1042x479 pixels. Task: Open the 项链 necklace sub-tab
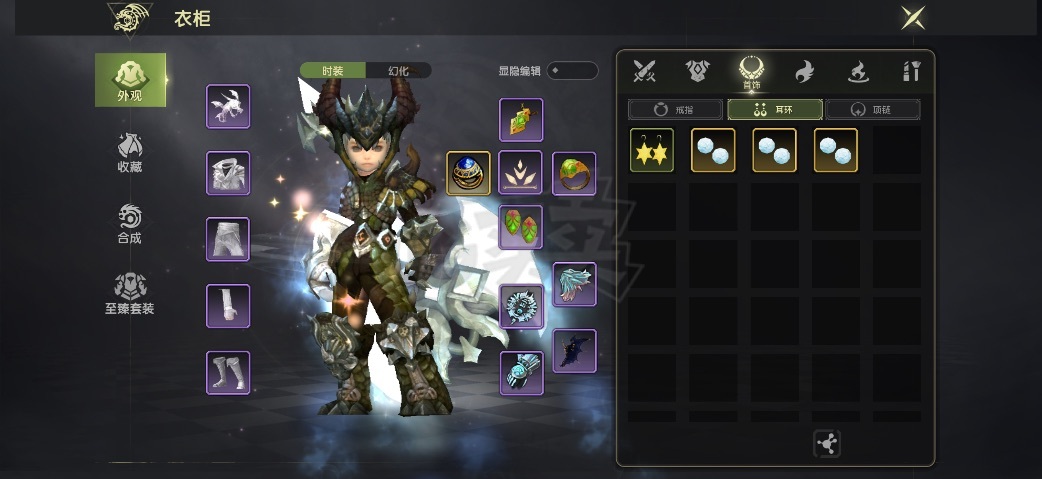click(873, 109)
